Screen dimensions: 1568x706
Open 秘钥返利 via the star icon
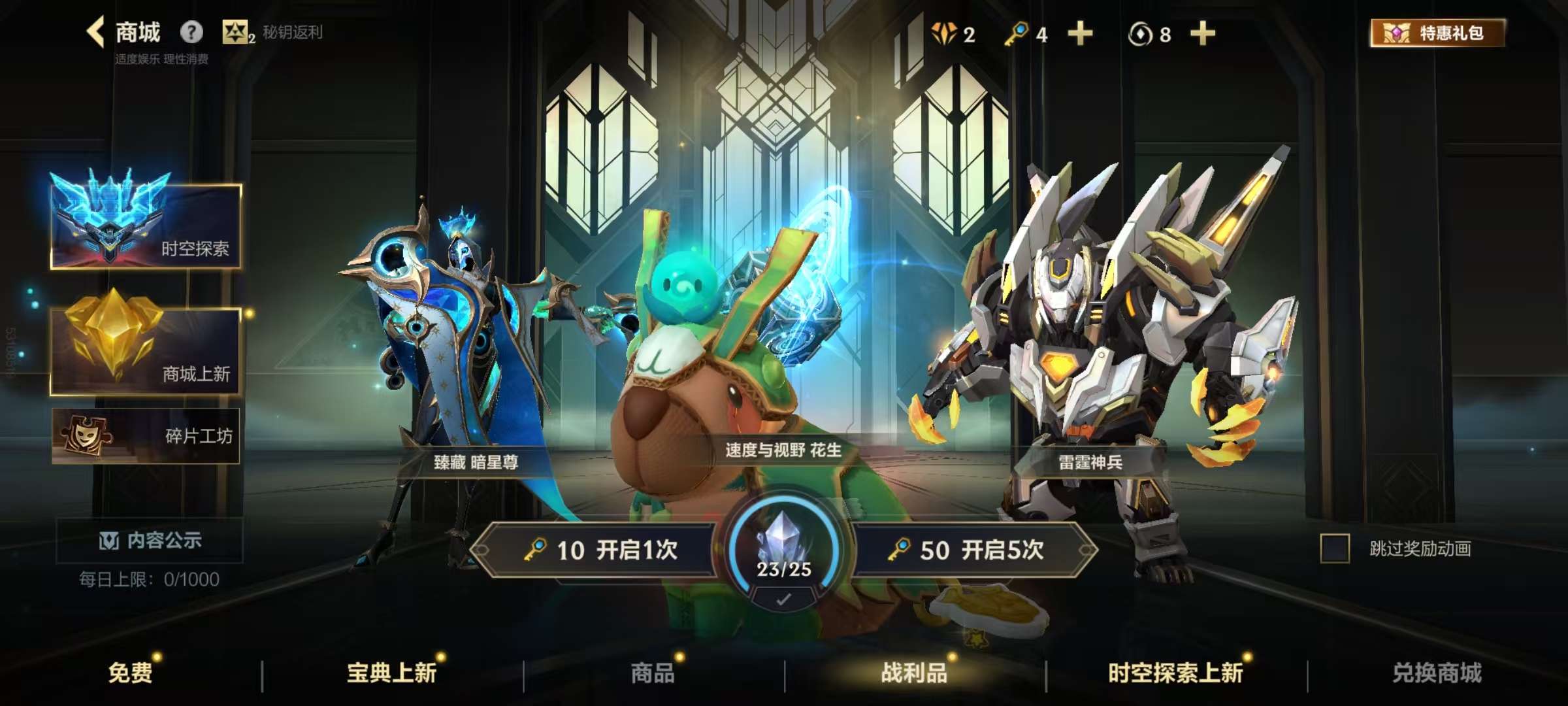point(237,31)
